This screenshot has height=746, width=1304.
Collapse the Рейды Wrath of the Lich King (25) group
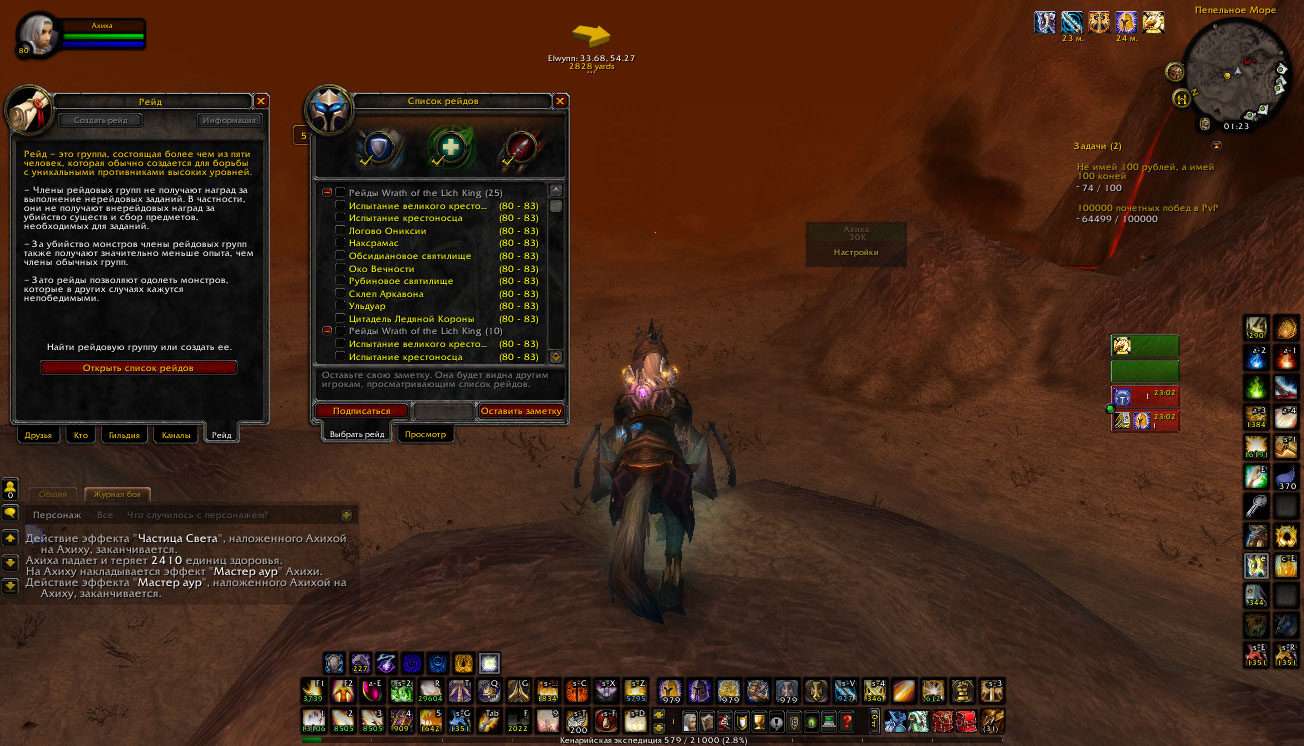tap(327, 193)
